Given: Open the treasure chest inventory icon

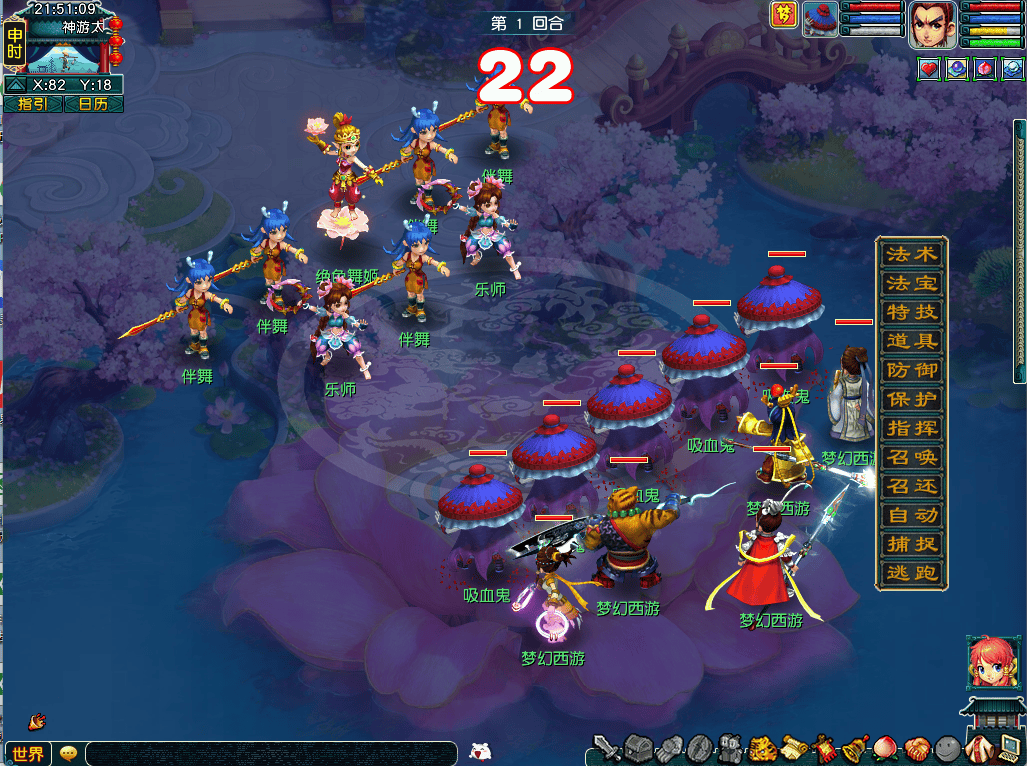Looking at the screenshot, I should 639,747.
